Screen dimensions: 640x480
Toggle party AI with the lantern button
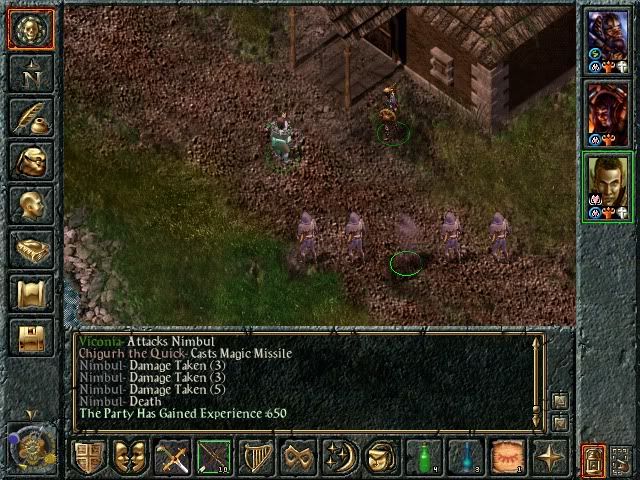(594, 459)
